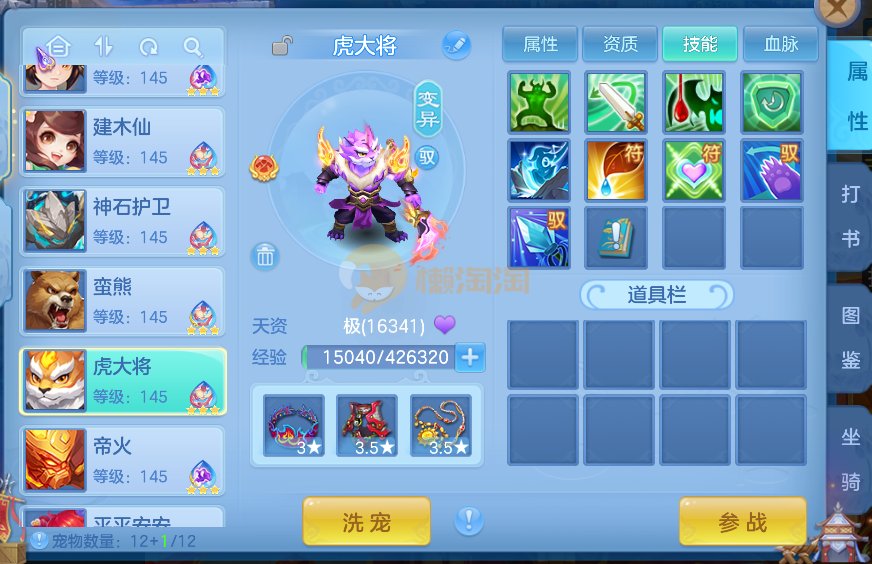
Task: Open the 变异 mutation button
Action: pos(428,108)
